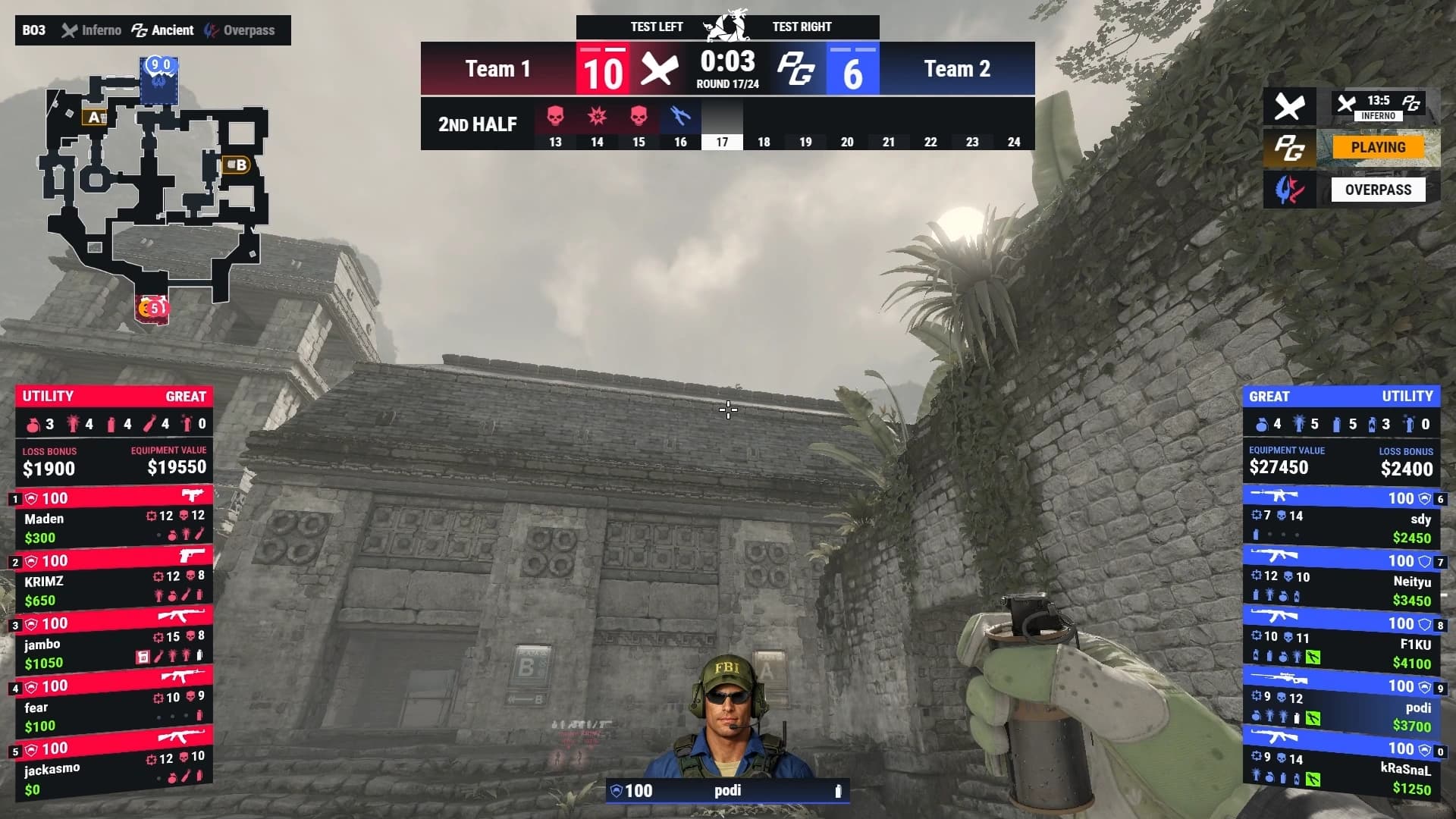Select sdy's player row
This screenshot has height=819, width=1456.
tap(1341, 519)
